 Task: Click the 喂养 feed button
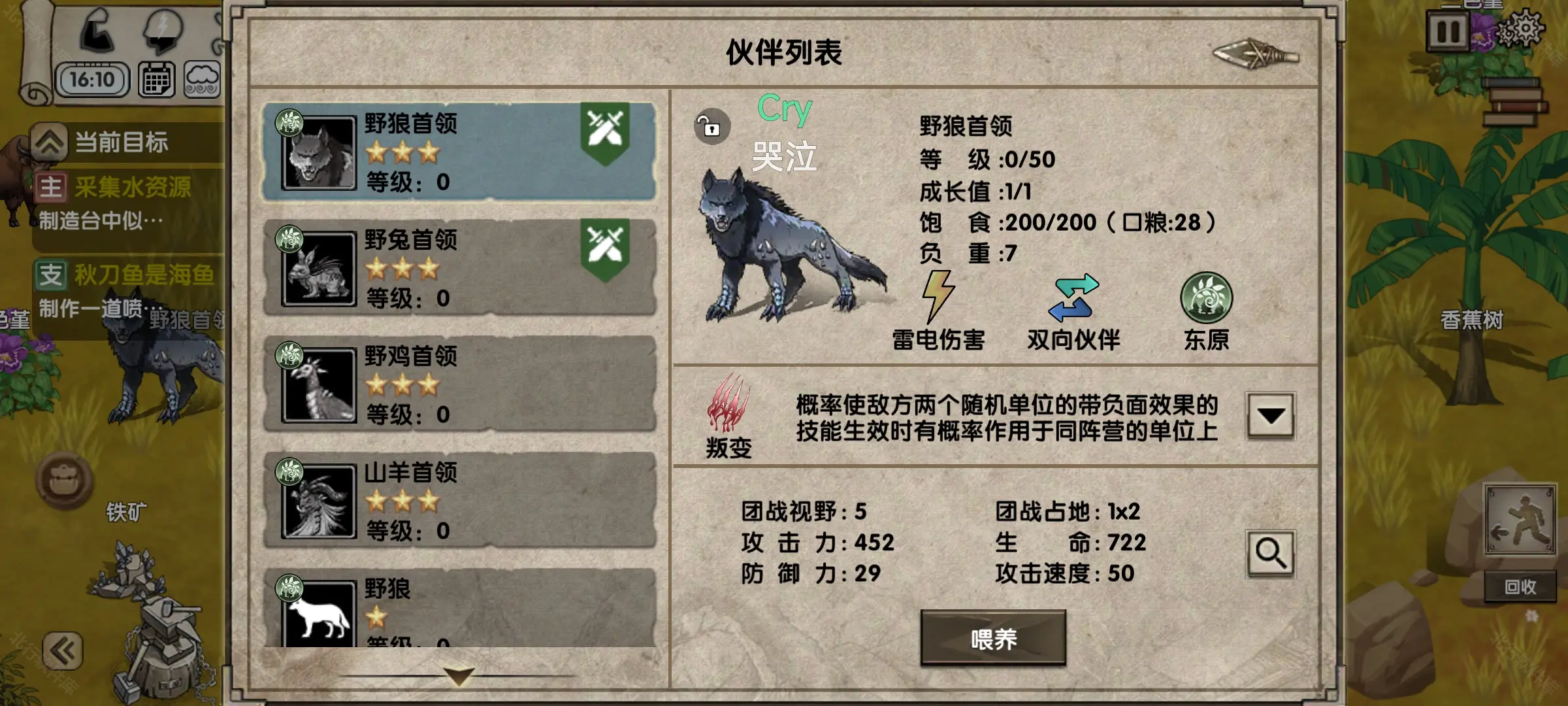992,639
